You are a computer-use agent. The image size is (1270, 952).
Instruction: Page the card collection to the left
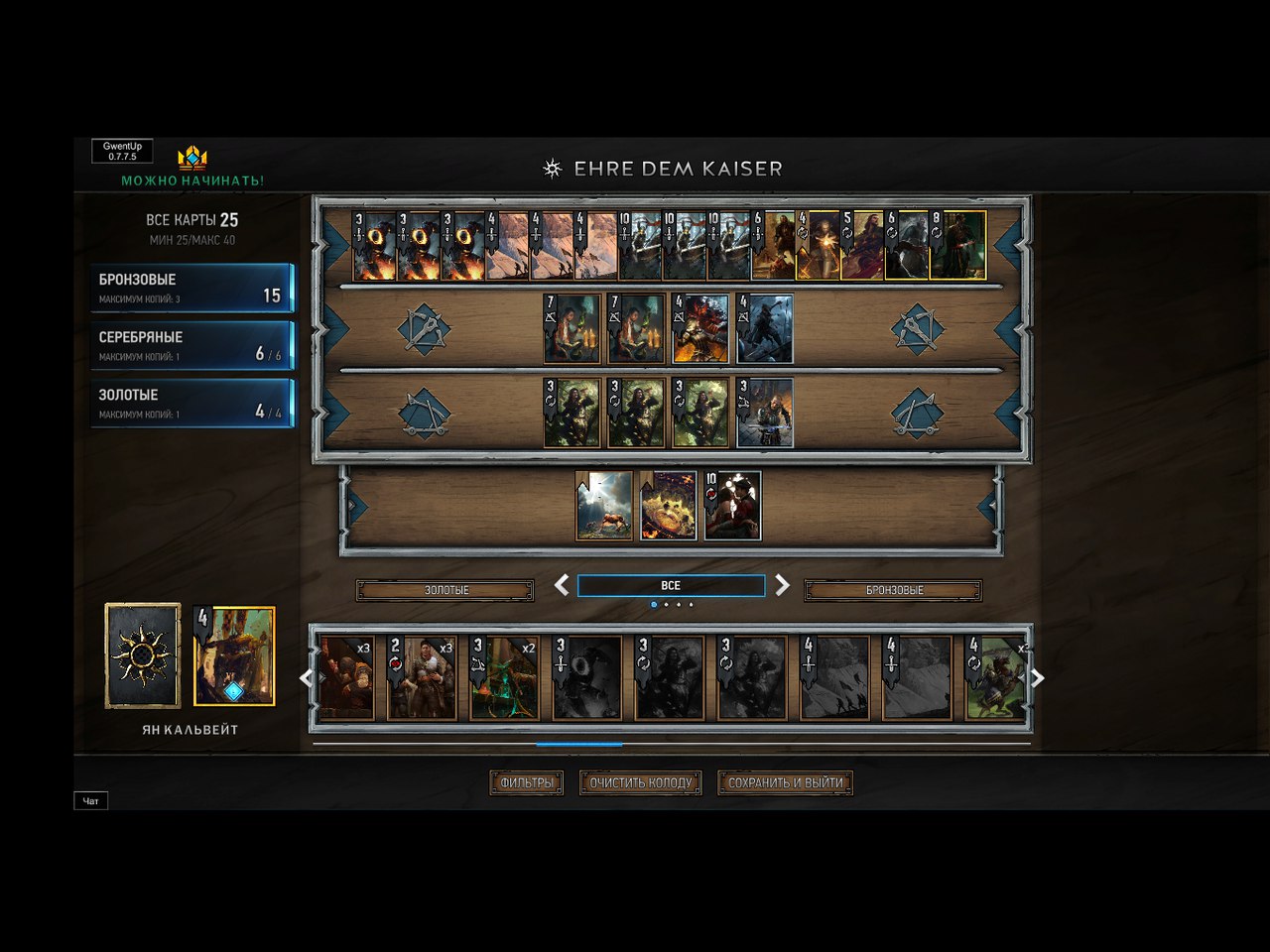pos(307,678)
